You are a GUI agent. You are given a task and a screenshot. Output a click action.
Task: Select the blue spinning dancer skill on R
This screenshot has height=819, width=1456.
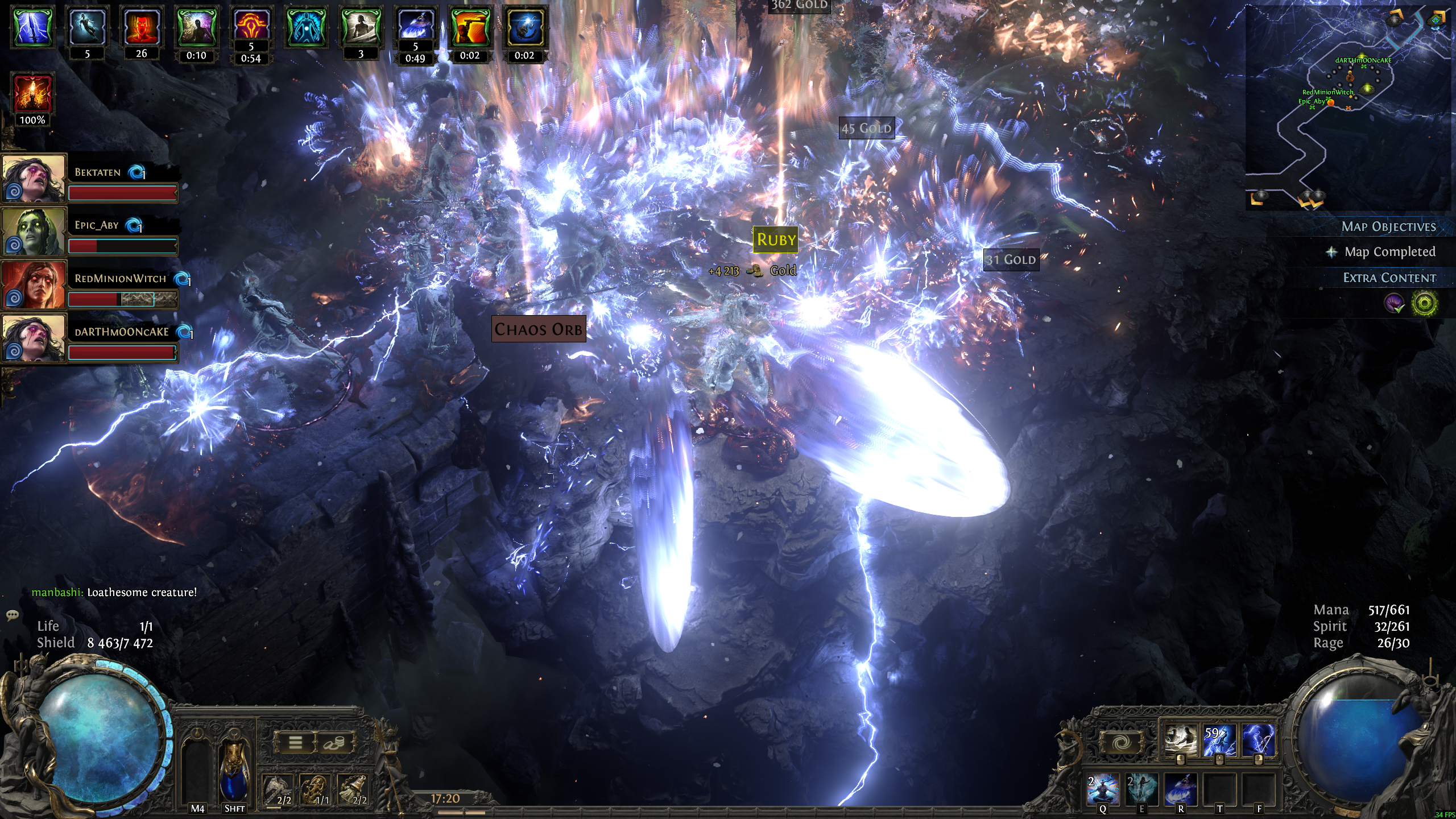(1180, 789)
